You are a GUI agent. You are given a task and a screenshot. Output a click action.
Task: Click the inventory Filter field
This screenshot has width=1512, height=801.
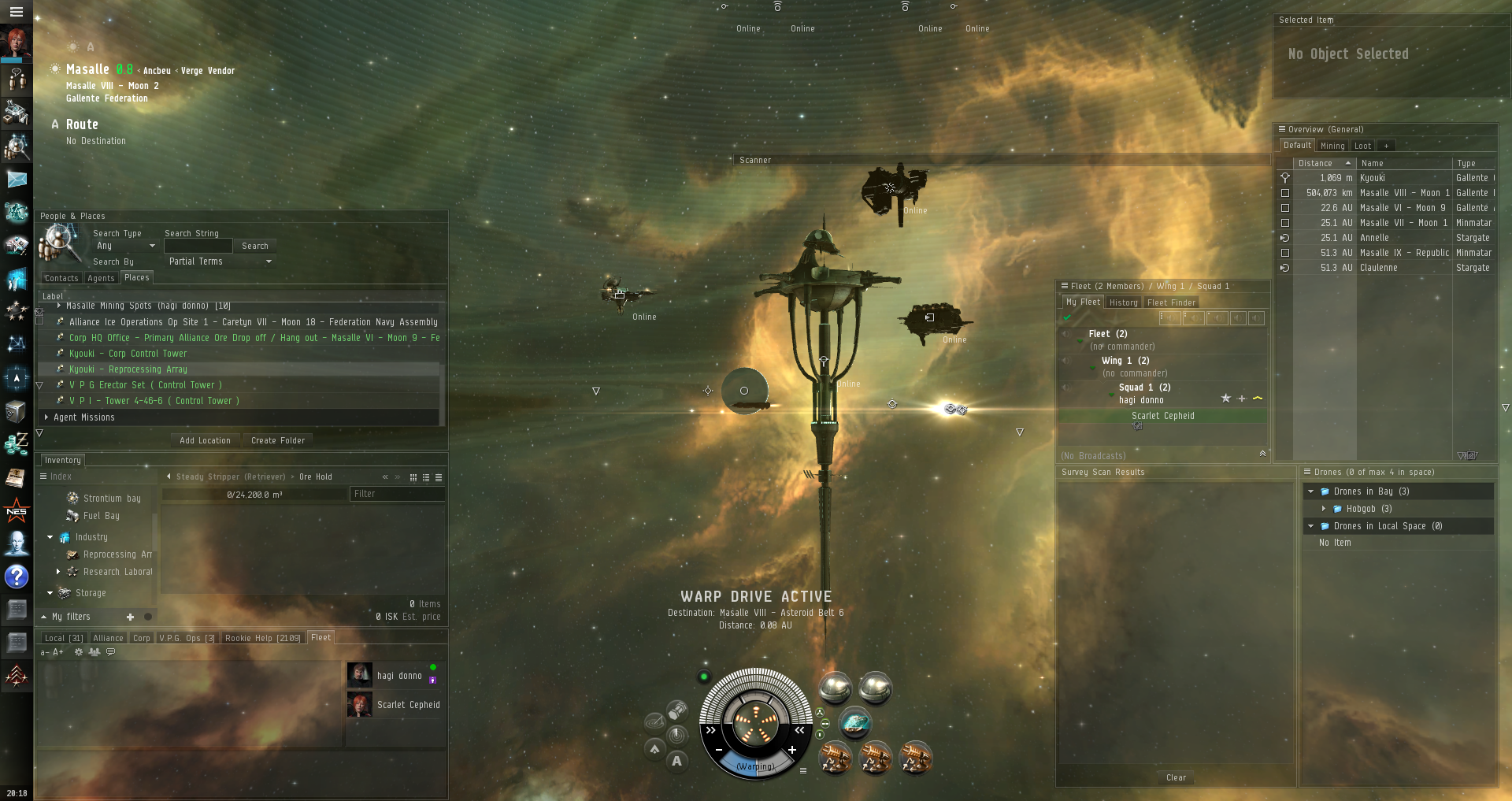(x=396, y=494)
